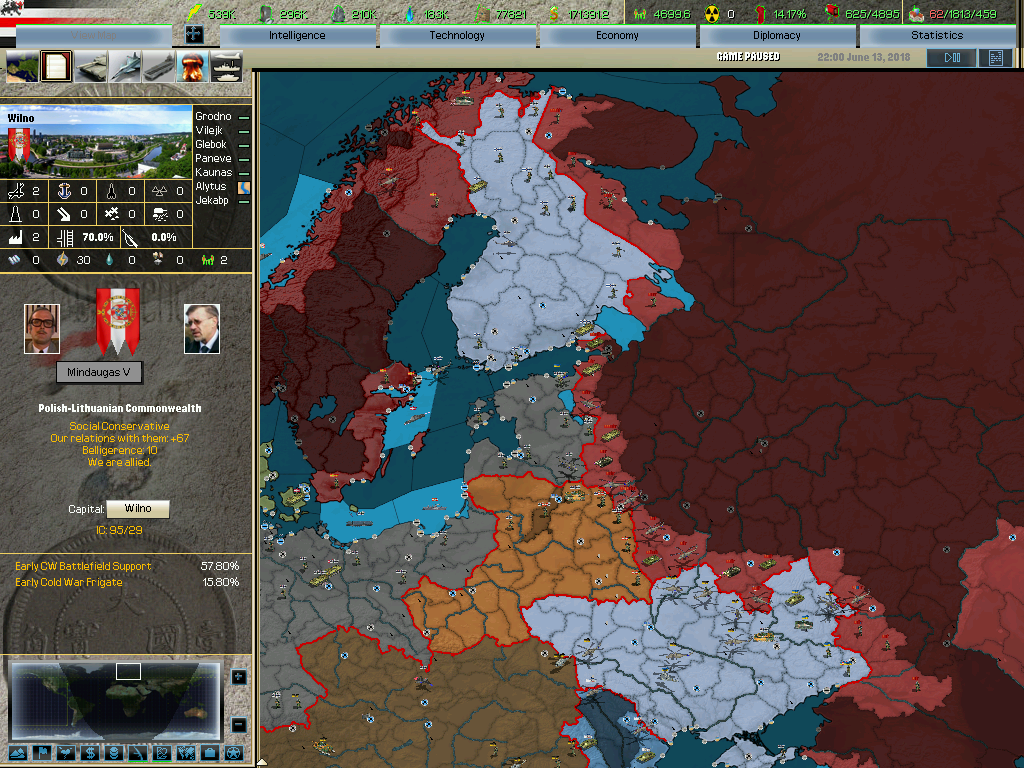Open the message log next to the pause button

pyautogui.click(x=995, y=58)
